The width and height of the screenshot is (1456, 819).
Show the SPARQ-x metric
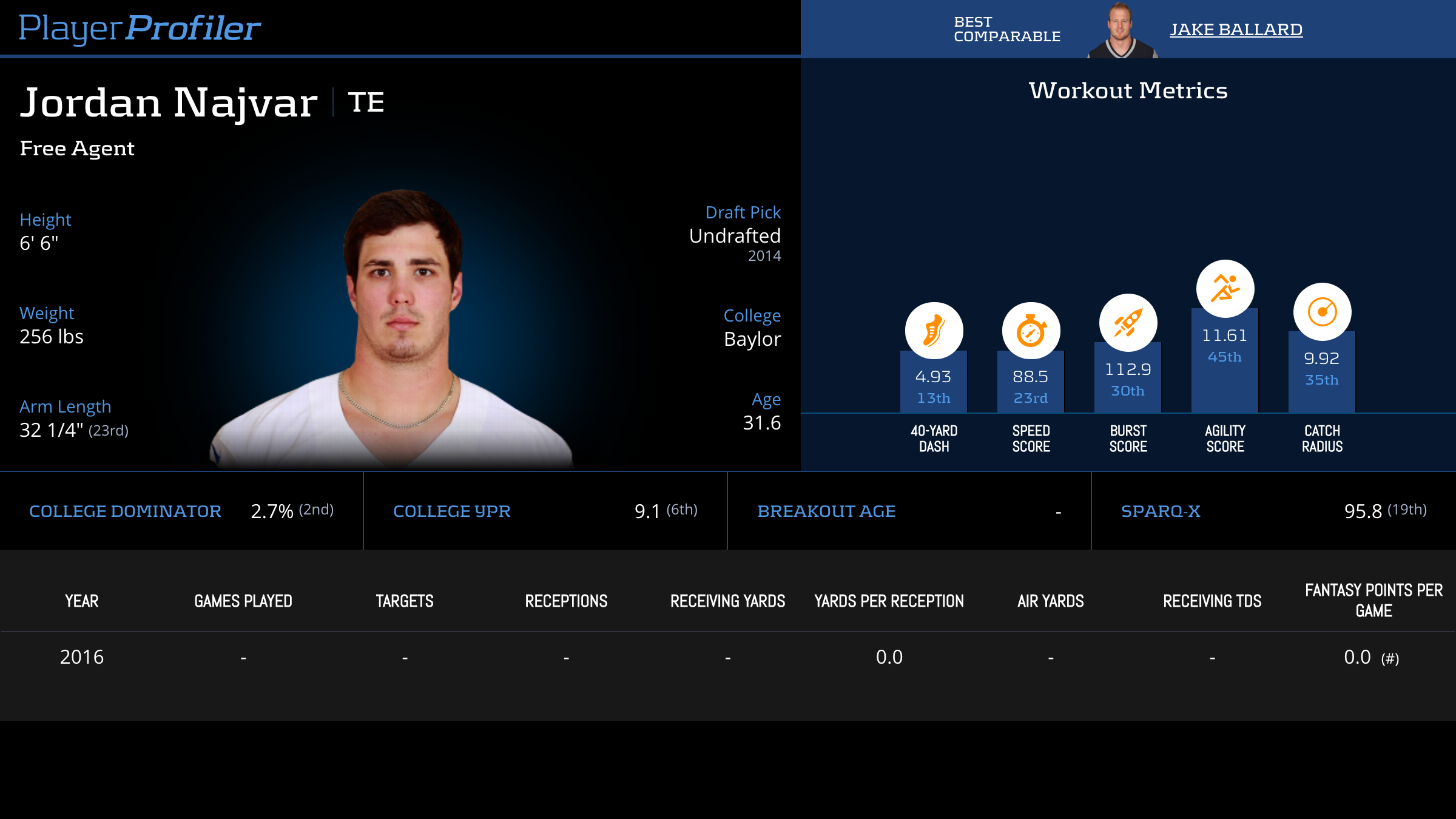[x=1161, y=511]
